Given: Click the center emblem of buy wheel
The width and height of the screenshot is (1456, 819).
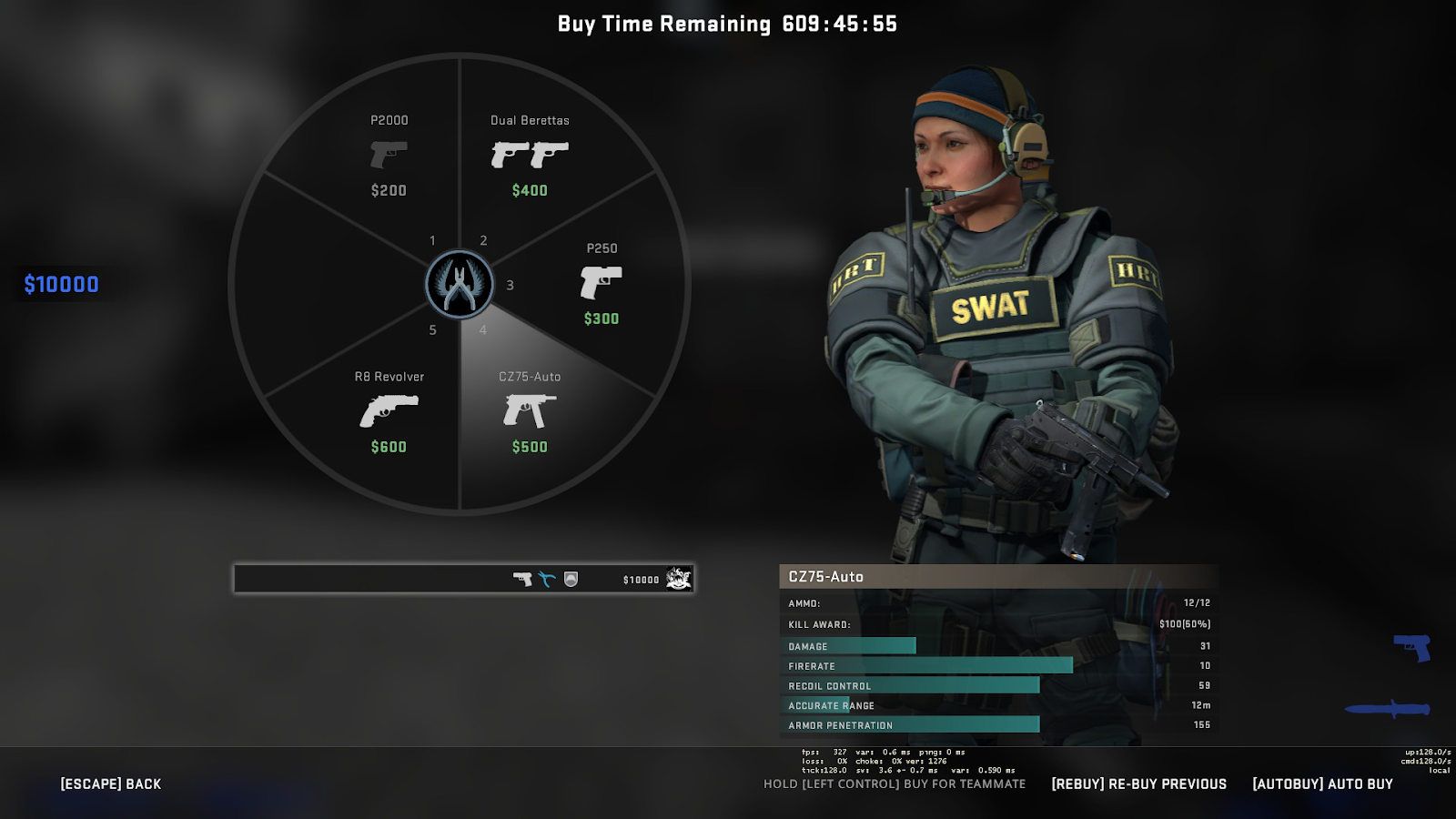Looking at the screenshot, I should 460,284.
